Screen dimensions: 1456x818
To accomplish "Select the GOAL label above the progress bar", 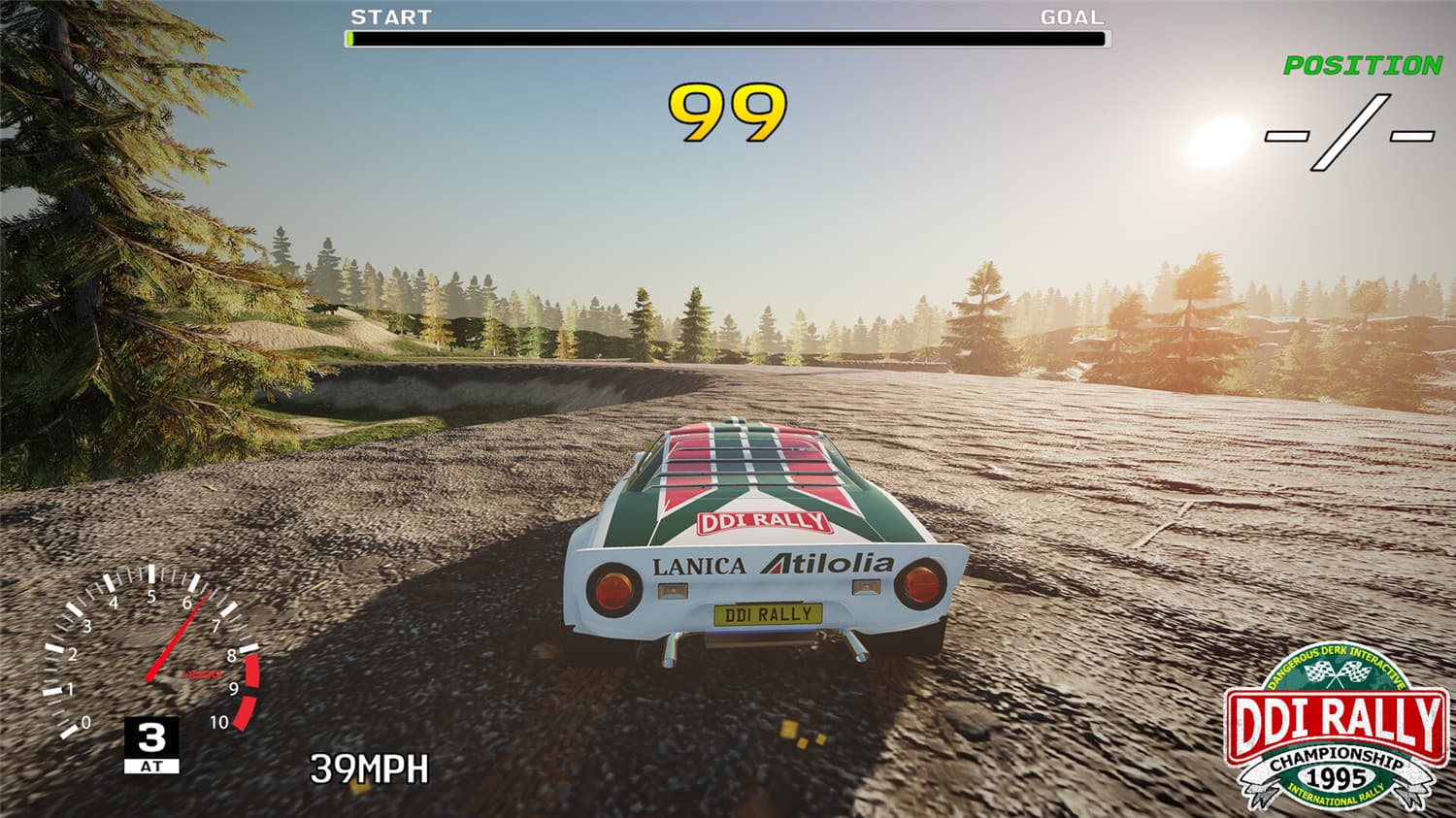I will point(1072,16).
